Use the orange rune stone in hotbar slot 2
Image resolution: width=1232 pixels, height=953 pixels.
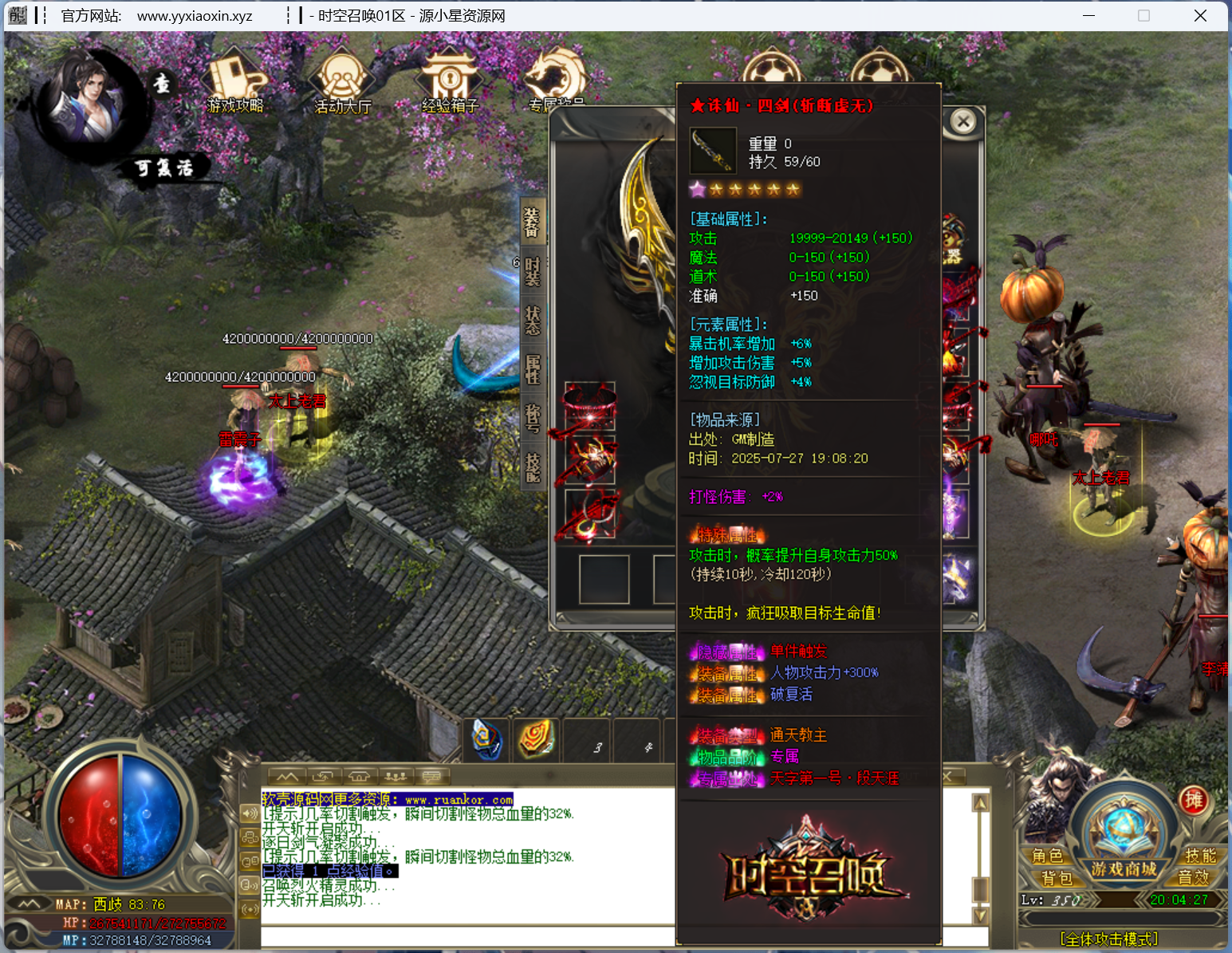(x=537, y=738)
